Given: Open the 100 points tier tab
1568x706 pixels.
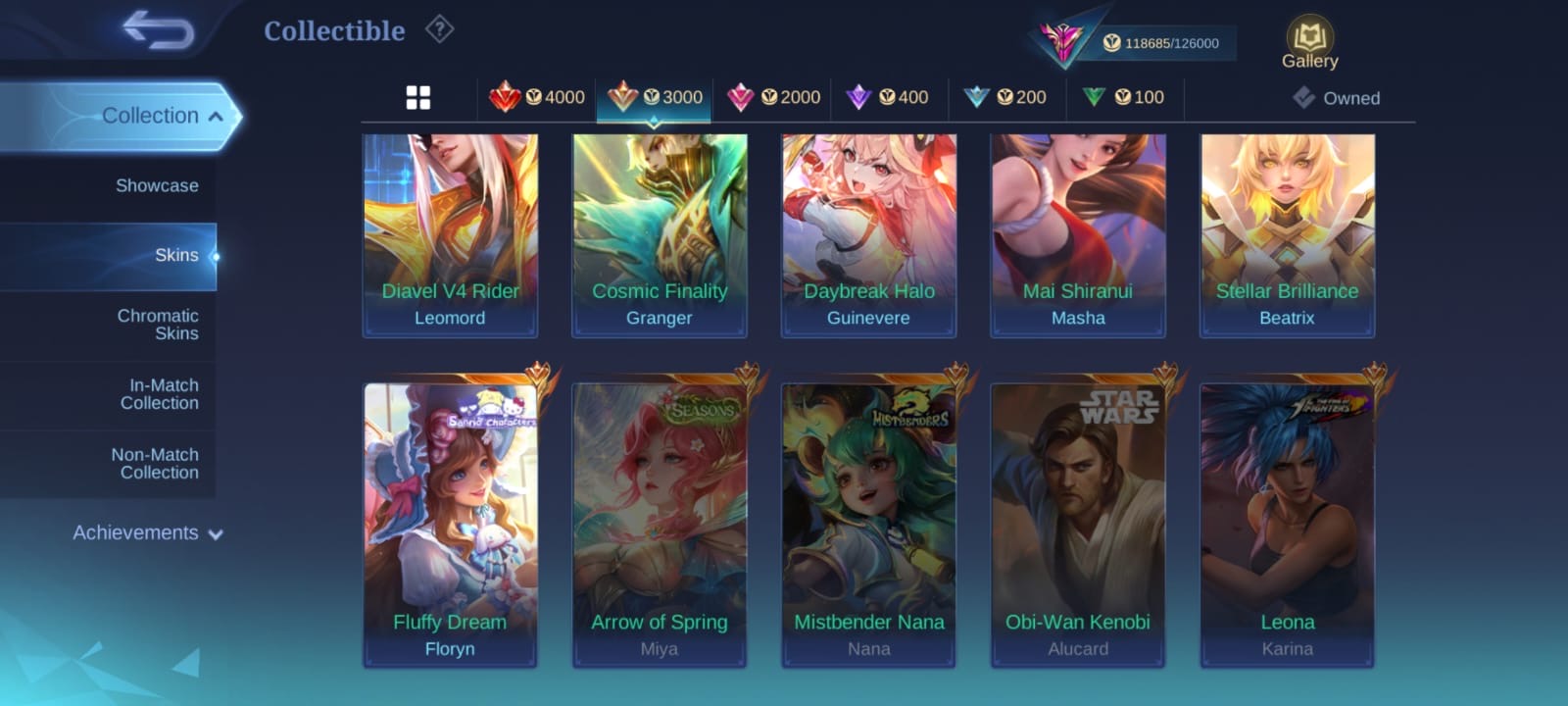Looking at the screenshot, I should click(1124, 97).
